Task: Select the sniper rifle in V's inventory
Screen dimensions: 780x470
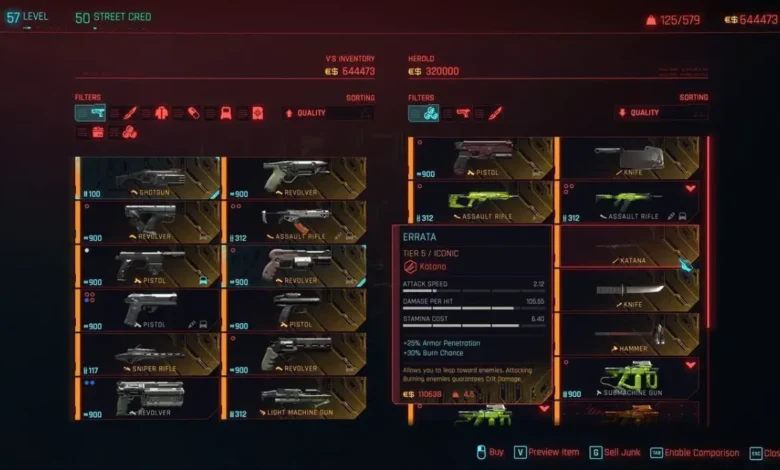Action: click(148, 354)
